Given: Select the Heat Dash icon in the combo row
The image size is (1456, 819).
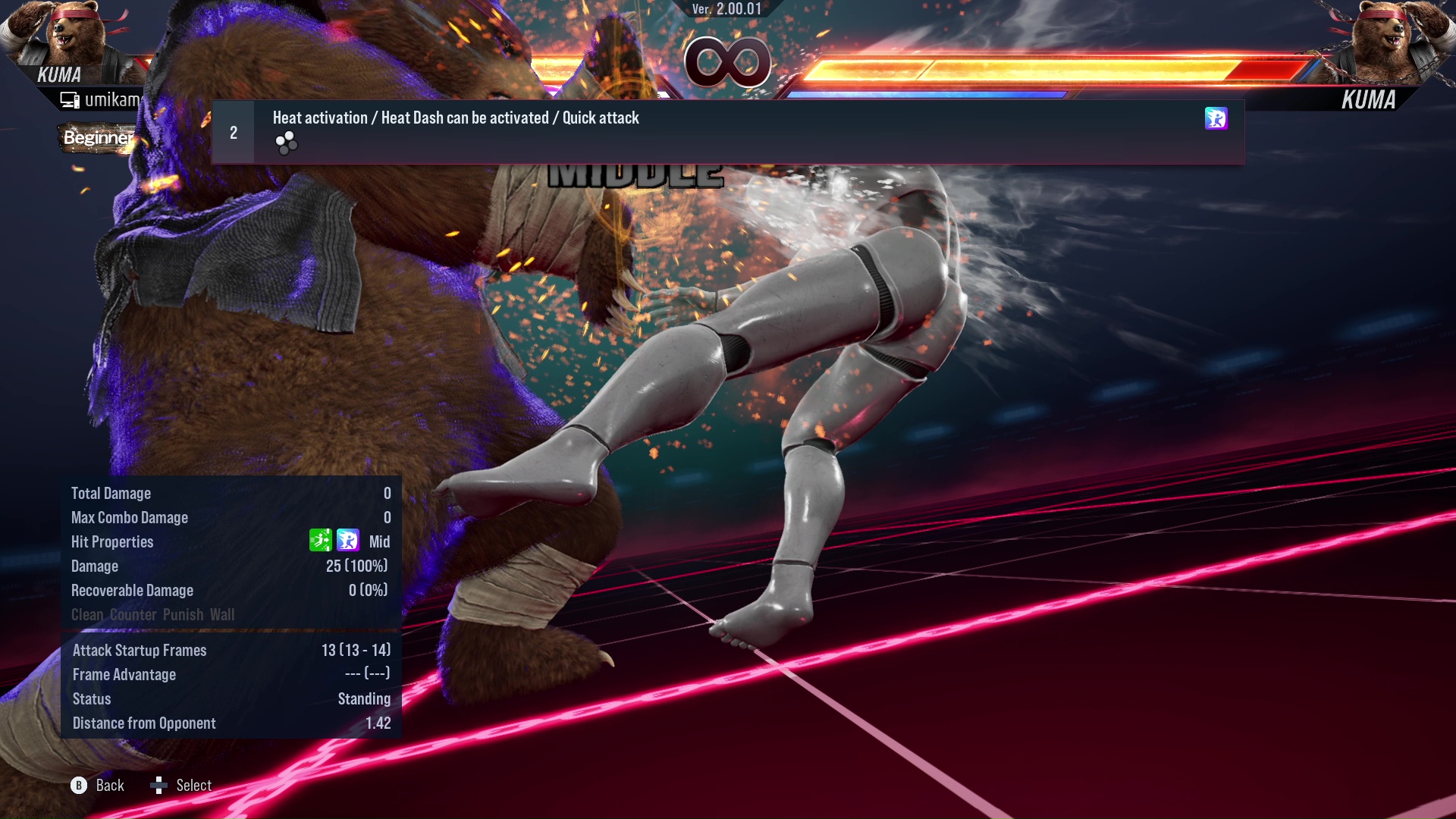Looking at the screenshot, I should coord(1217,118).
